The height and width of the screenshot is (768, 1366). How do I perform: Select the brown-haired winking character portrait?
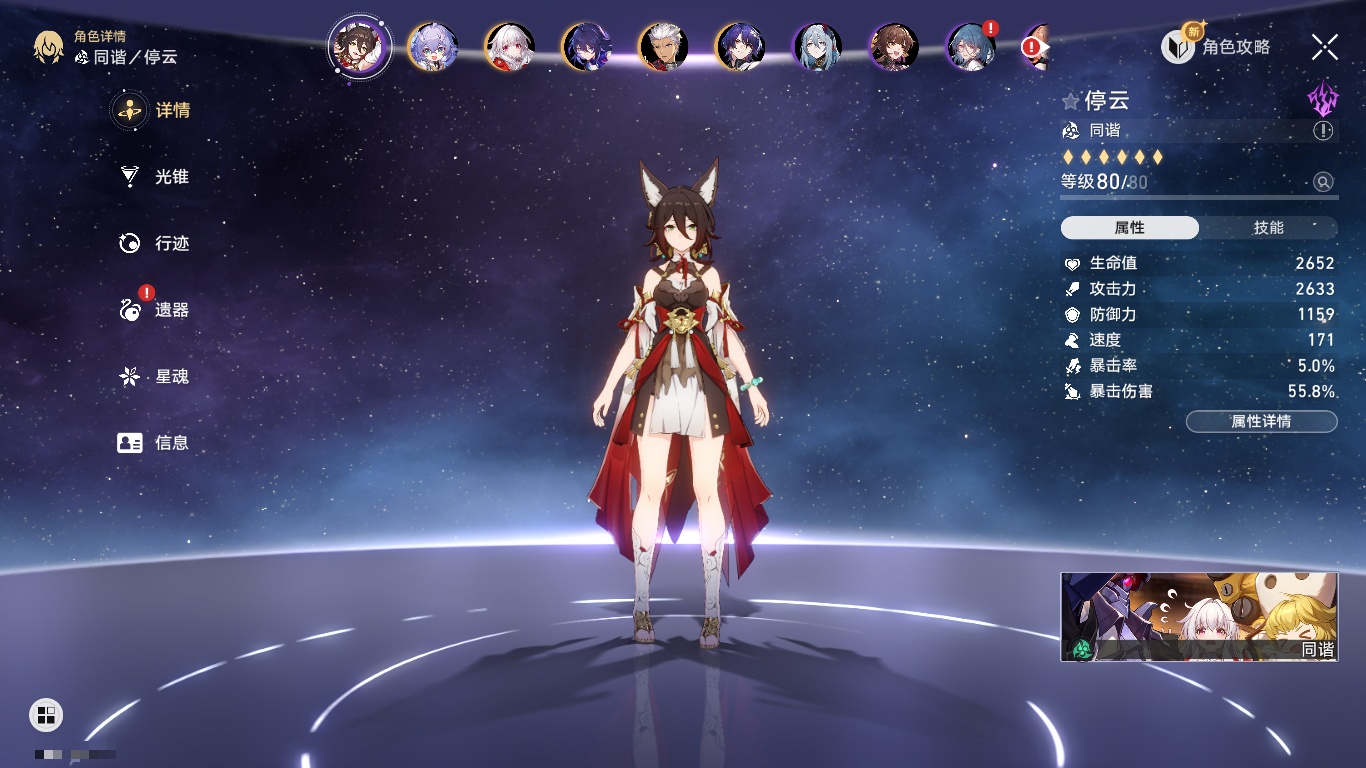tap(894, 47)
